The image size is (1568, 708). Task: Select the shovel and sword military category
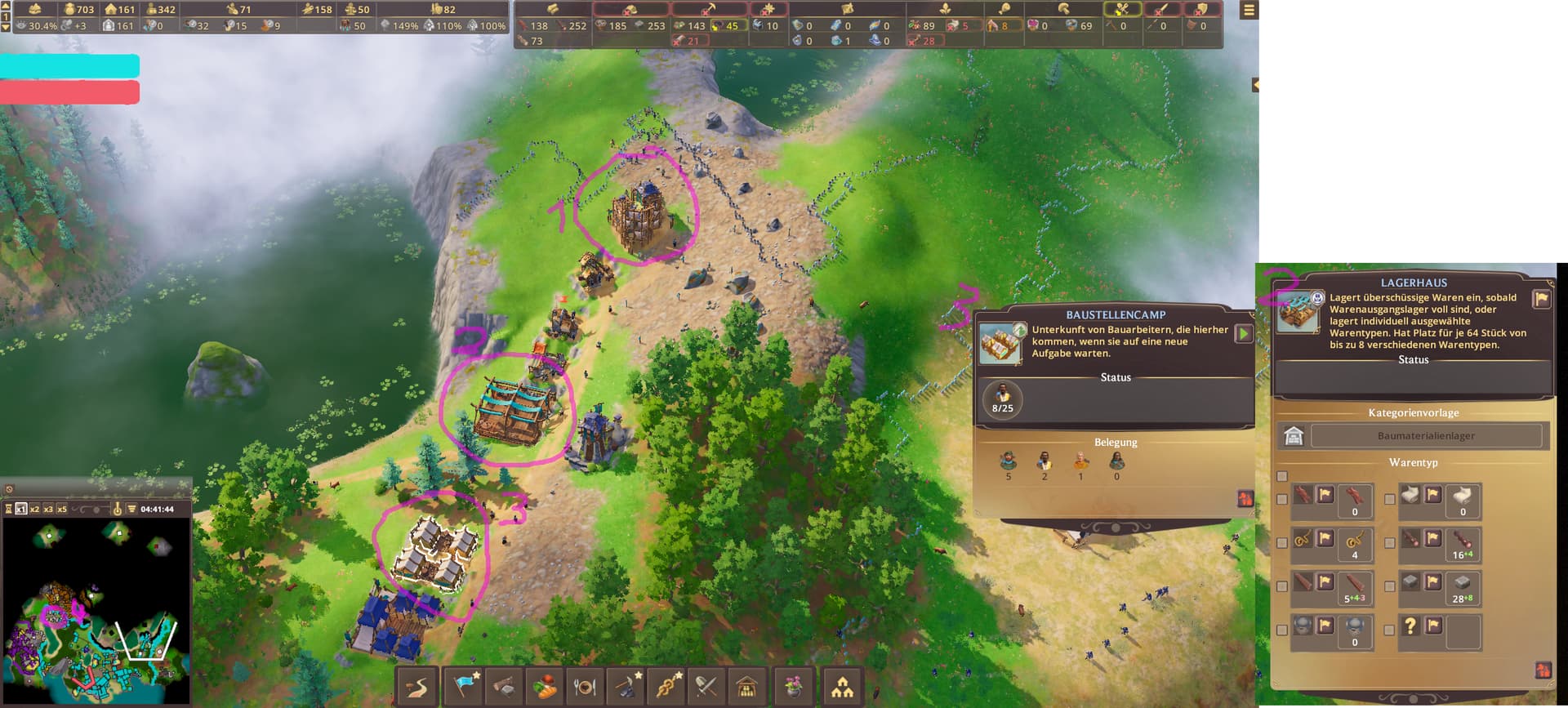click(706, 687)
